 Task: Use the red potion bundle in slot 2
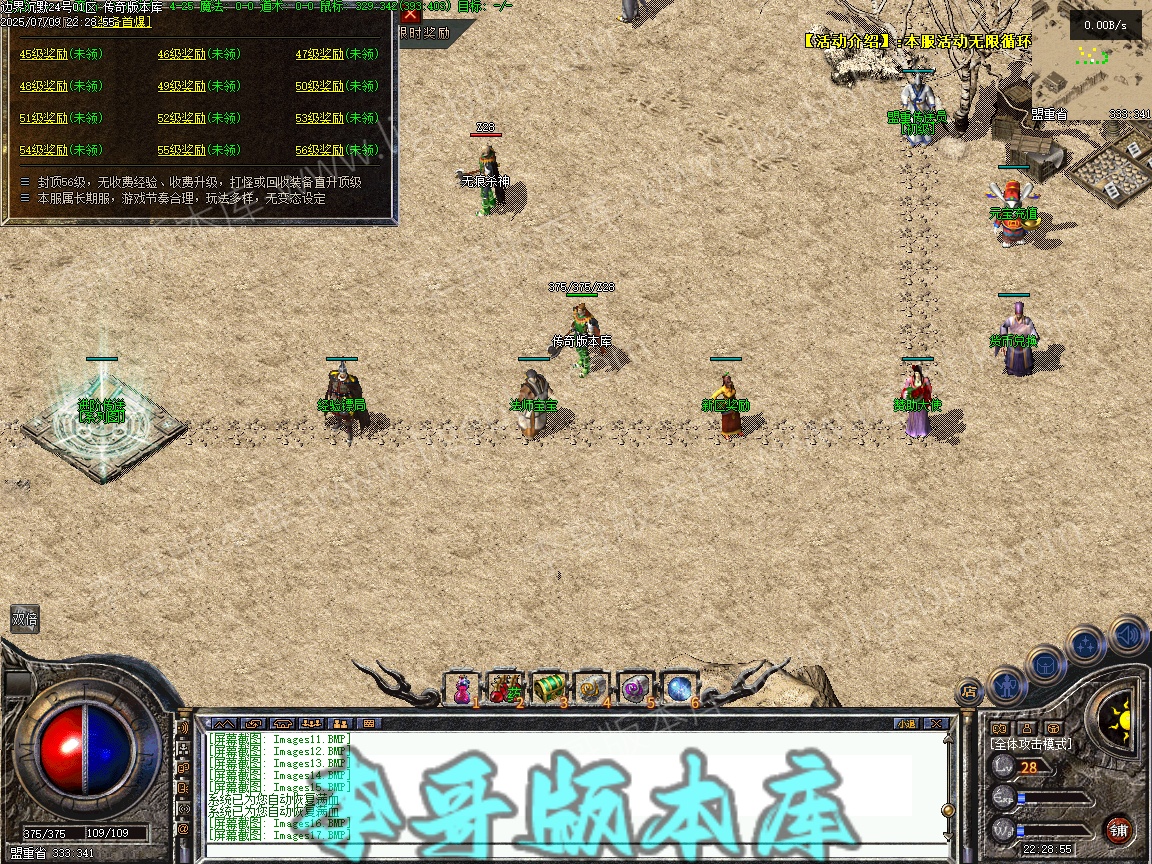point(506,689)
